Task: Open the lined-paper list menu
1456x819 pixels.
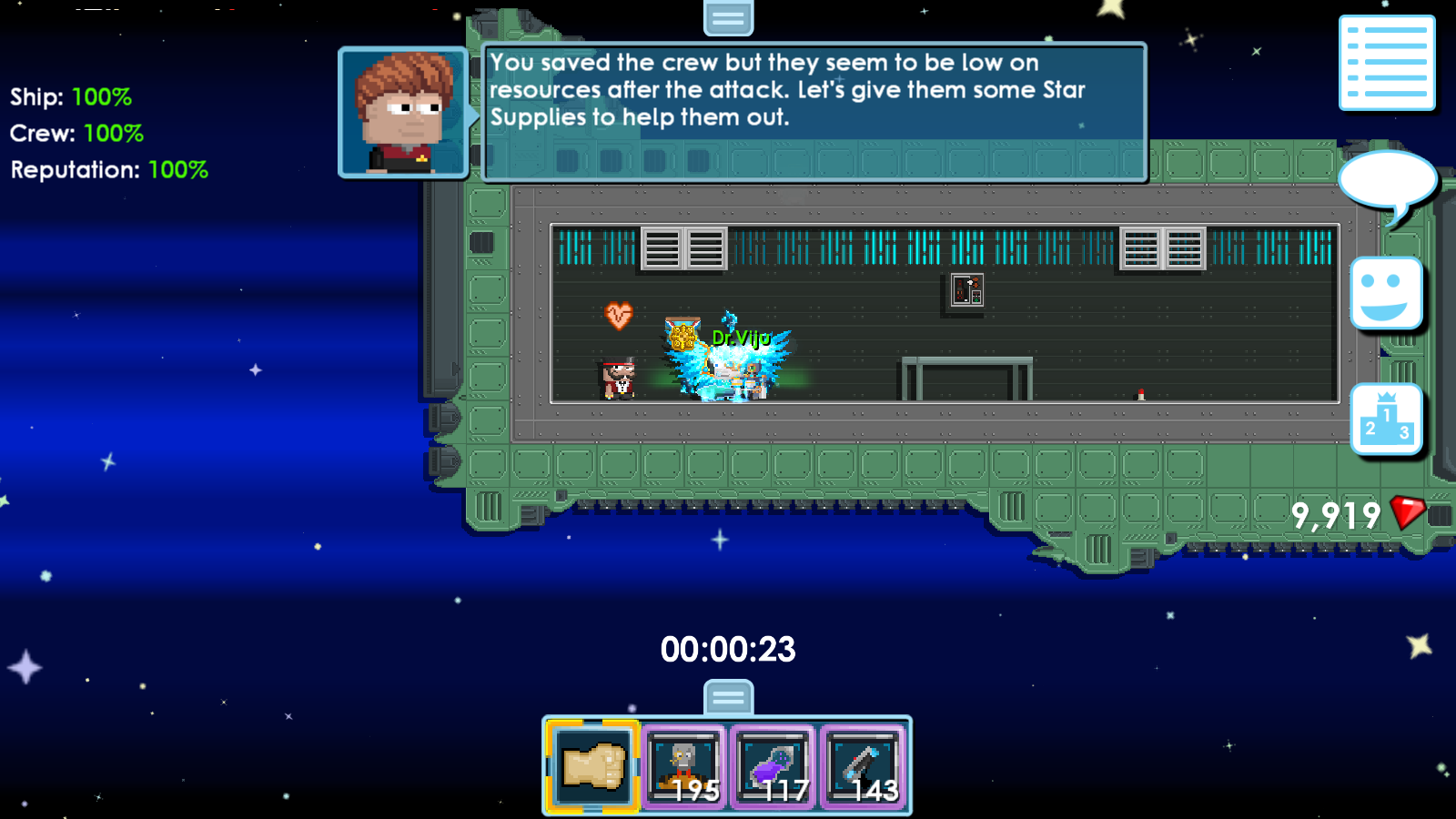Action: [1387, 63]
